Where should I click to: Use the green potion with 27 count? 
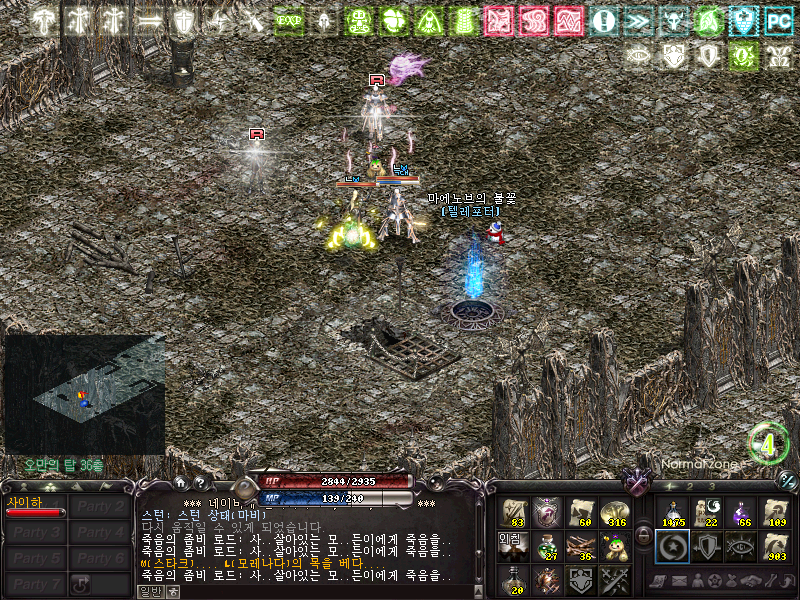click(547, 546)
